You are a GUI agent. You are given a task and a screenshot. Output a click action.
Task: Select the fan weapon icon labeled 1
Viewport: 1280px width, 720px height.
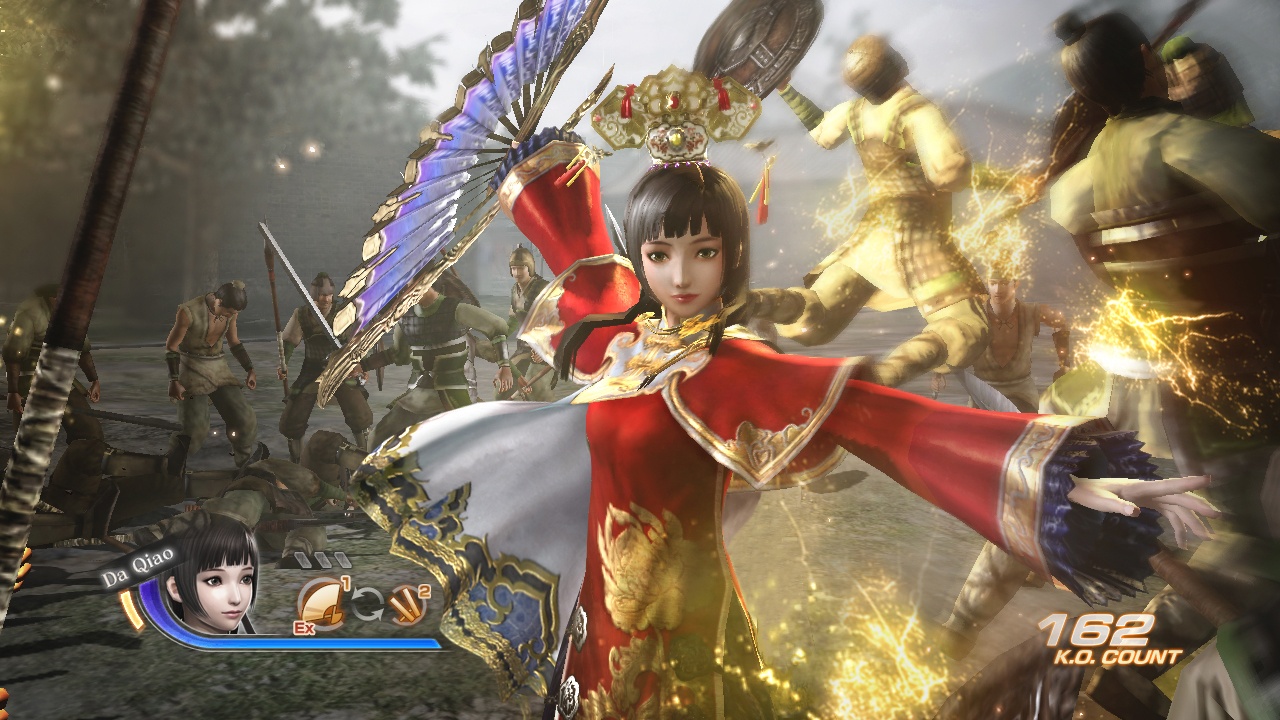pos(323,602)
